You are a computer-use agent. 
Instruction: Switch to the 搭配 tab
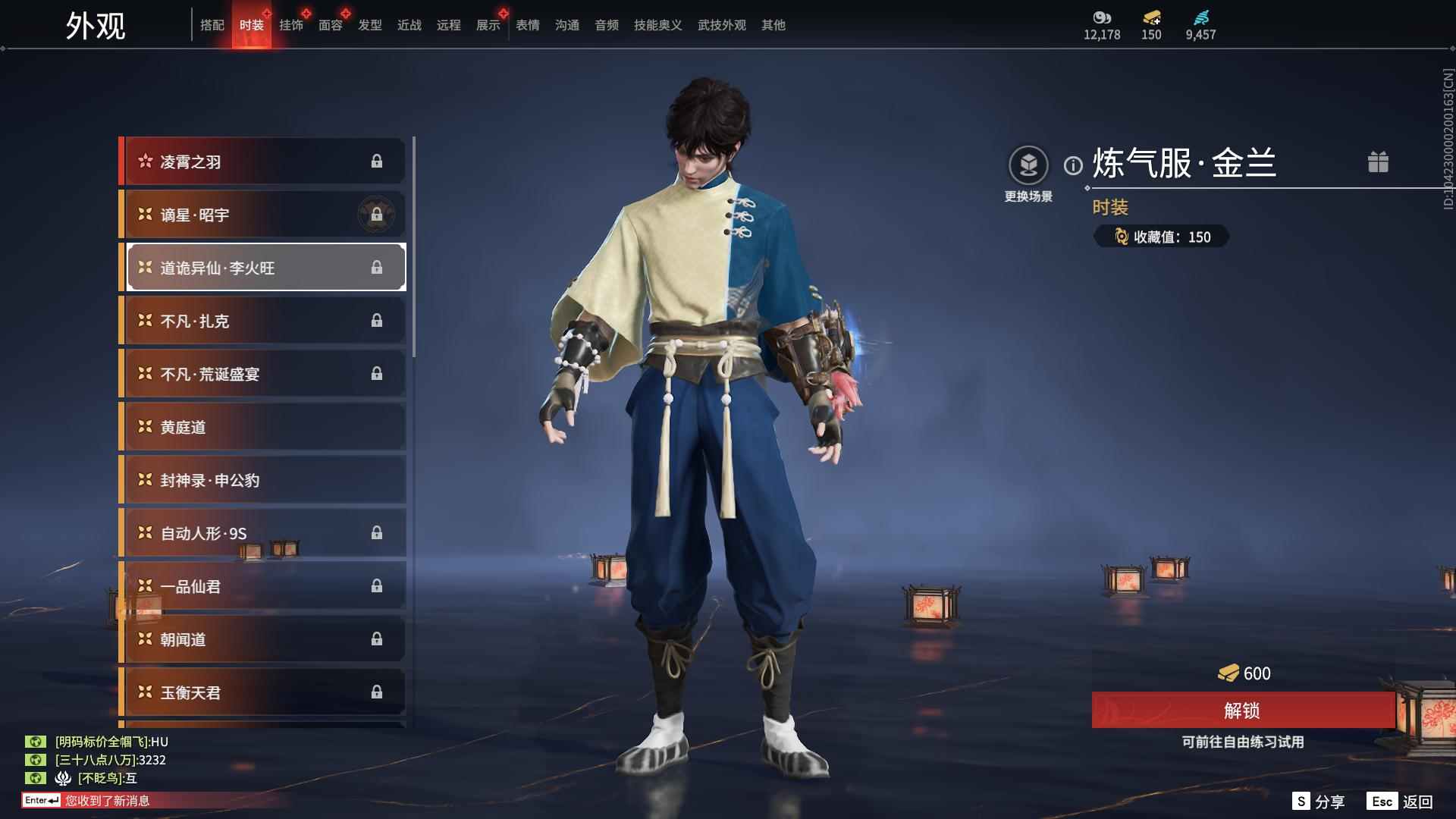click(212, 25)
